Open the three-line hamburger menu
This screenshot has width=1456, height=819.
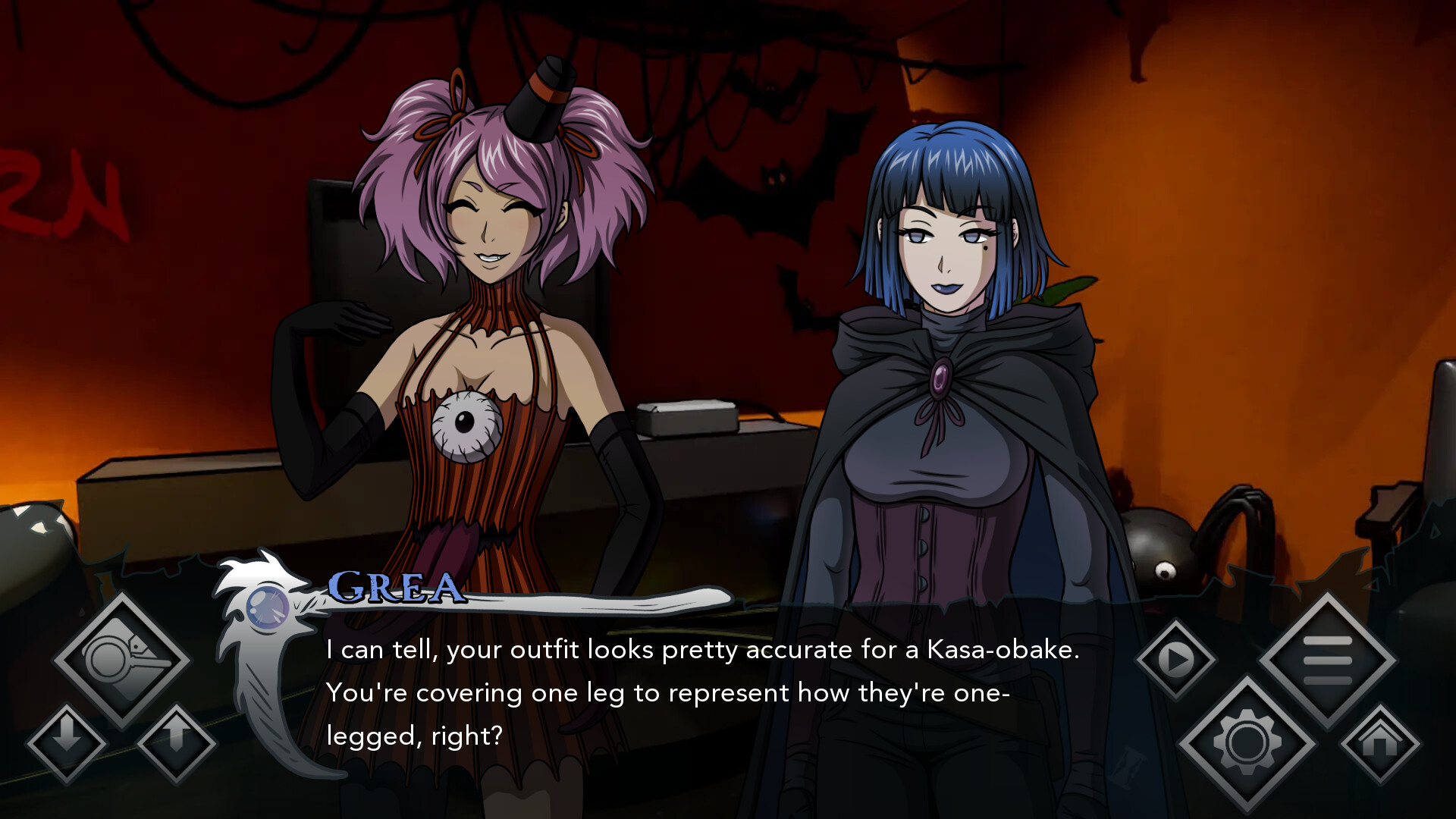coord(1327,660)
